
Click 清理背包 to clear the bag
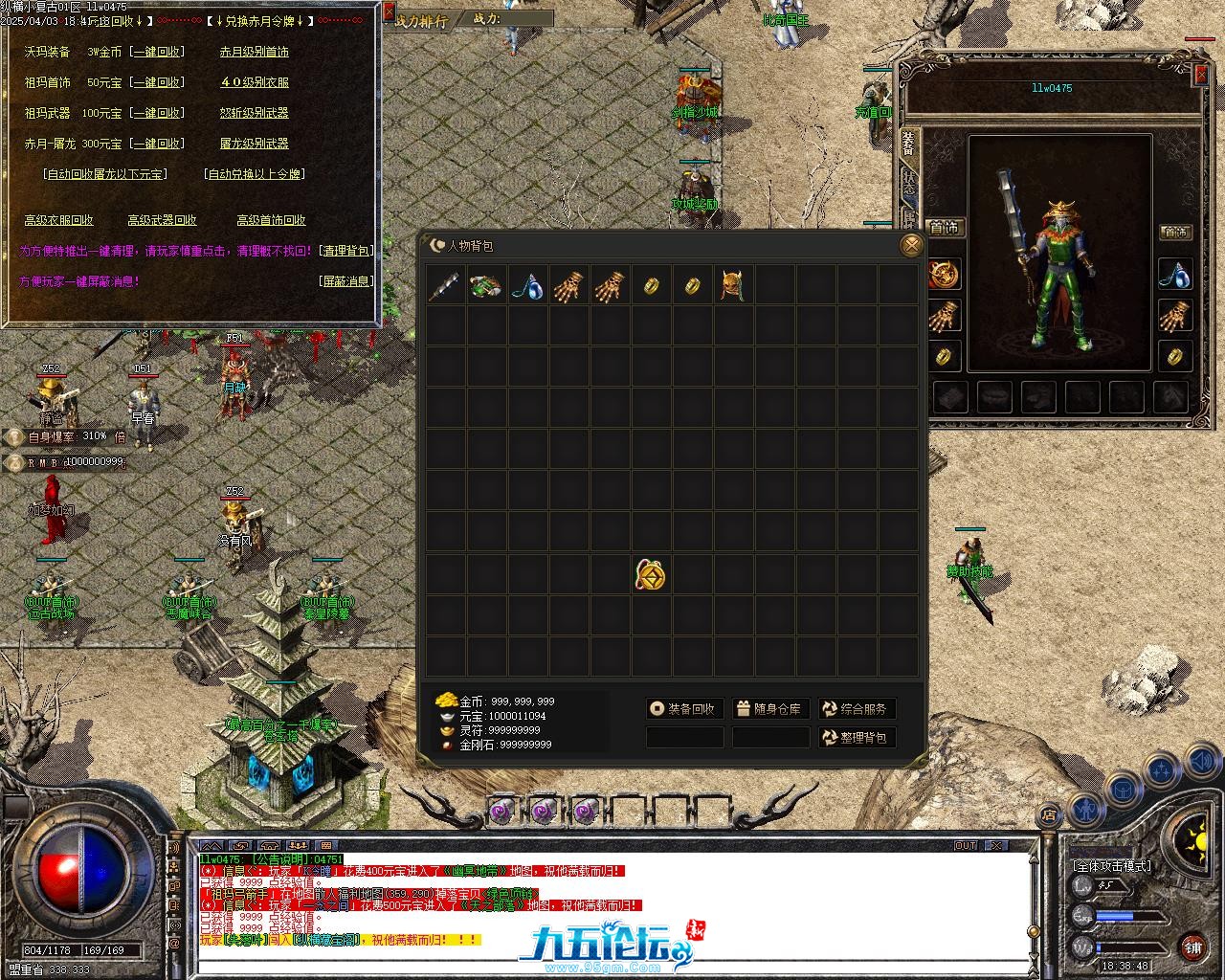click(x=345, y=251)
